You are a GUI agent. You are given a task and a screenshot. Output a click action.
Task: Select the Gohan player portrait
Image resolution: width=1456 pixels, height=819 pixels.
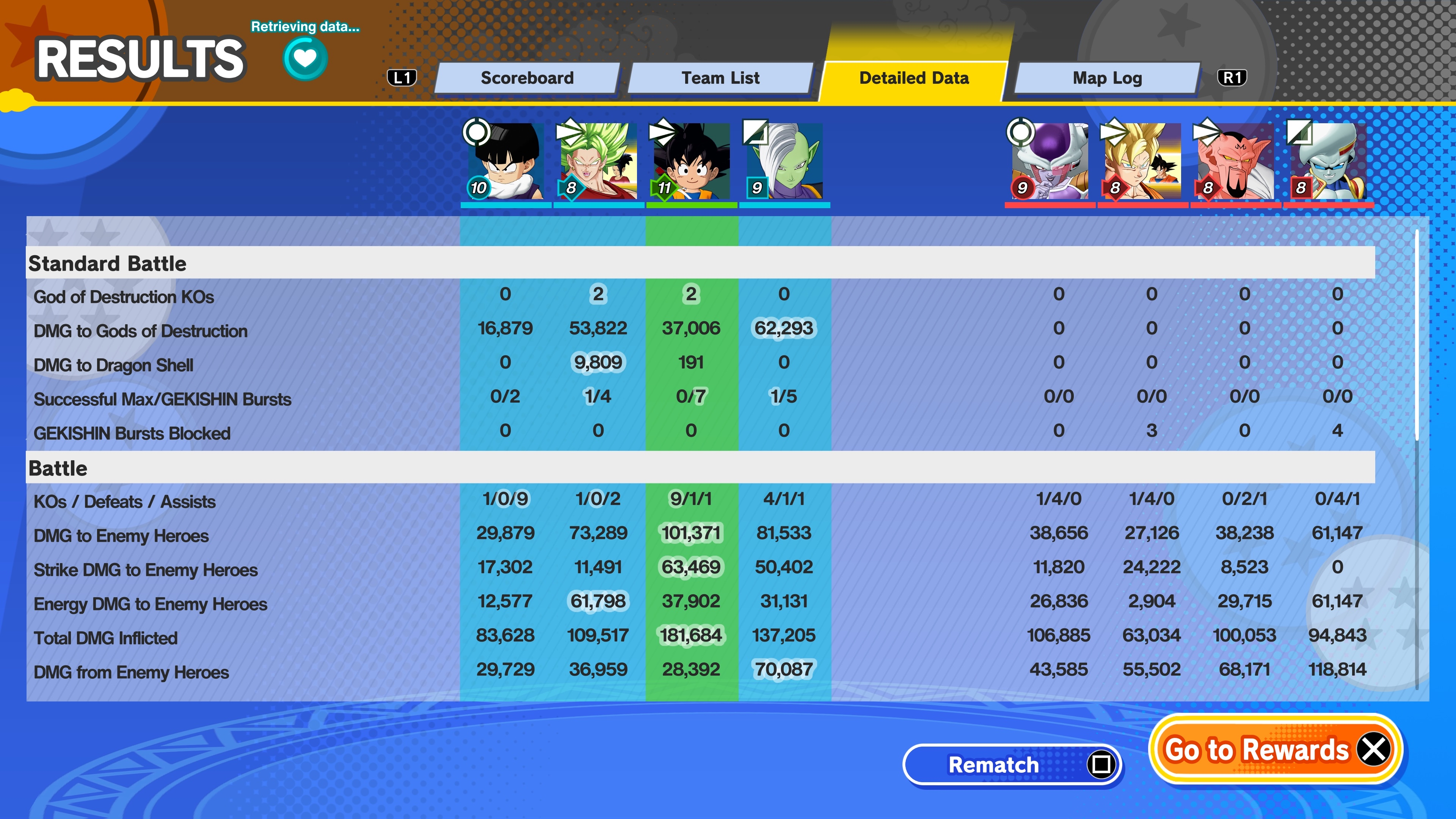[505, 162]
